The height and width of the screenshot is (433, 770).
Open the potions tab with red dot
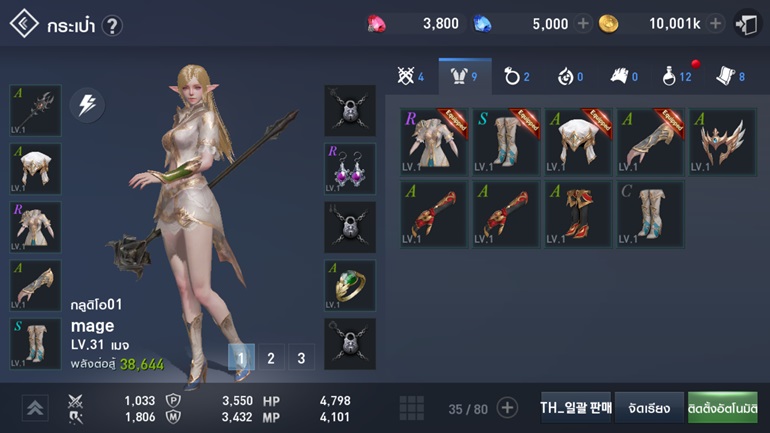point(674,76)
